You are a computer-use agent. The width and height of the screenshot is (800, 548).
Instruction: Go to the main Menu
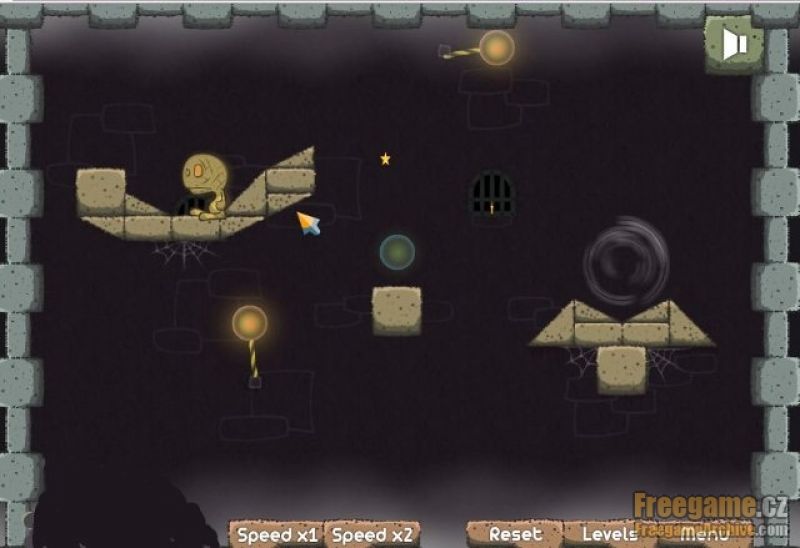click(705, 535)
